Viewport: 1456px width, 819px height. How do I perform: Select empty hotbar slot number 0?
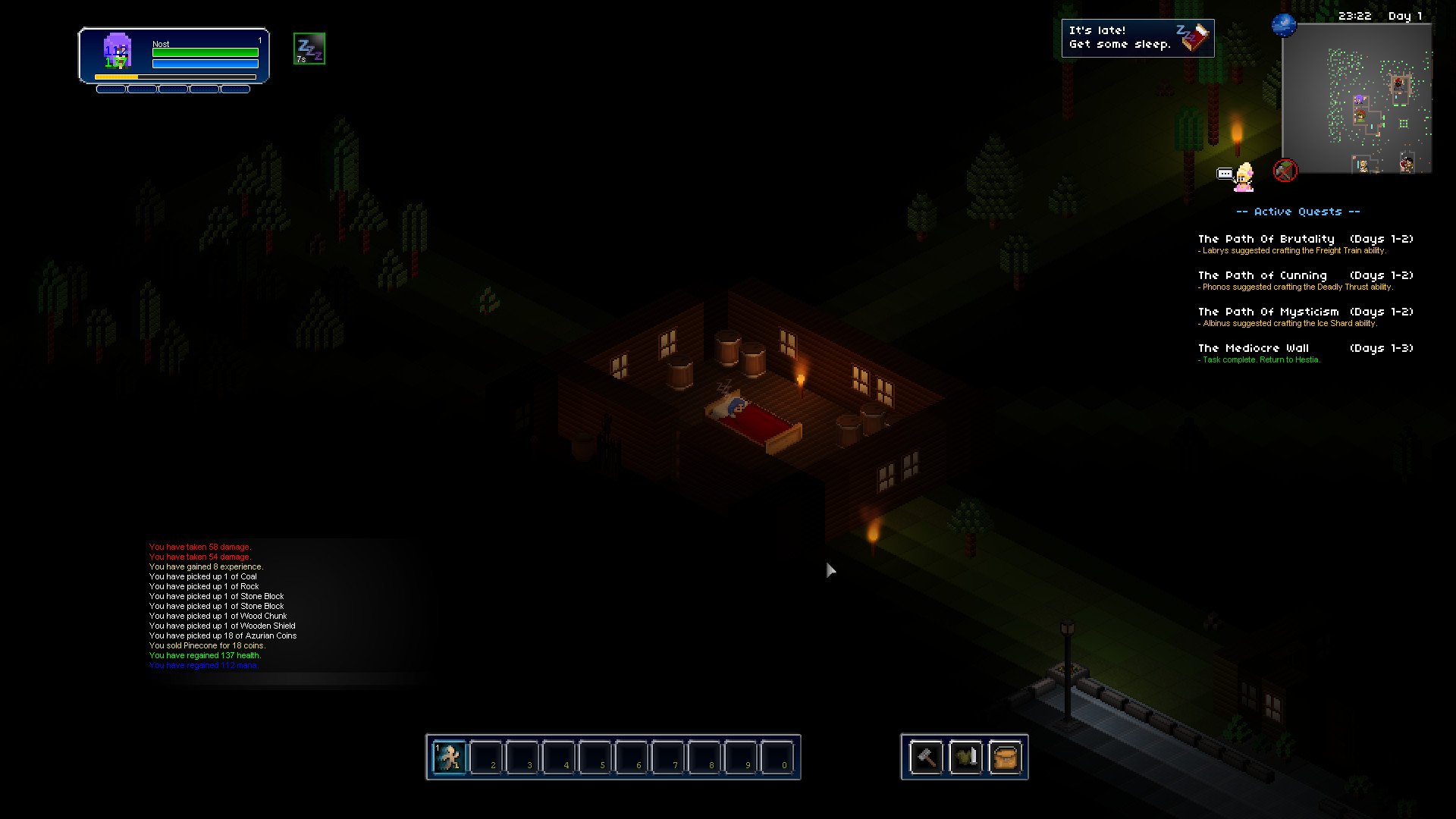[x=777, y=757]
